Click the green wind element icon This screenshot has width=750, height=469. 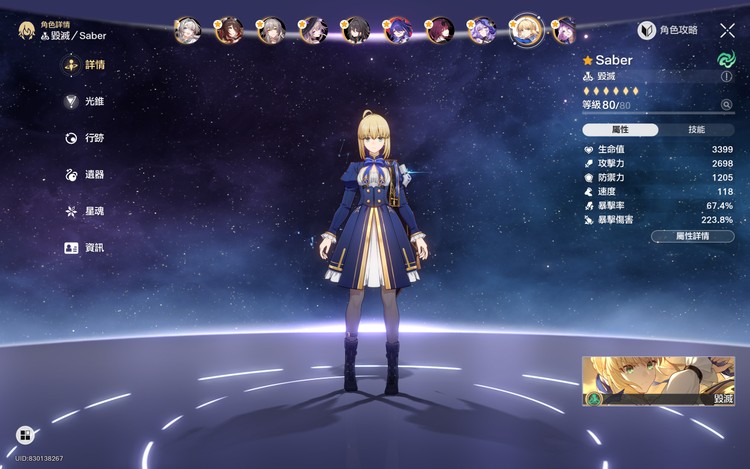726,59
